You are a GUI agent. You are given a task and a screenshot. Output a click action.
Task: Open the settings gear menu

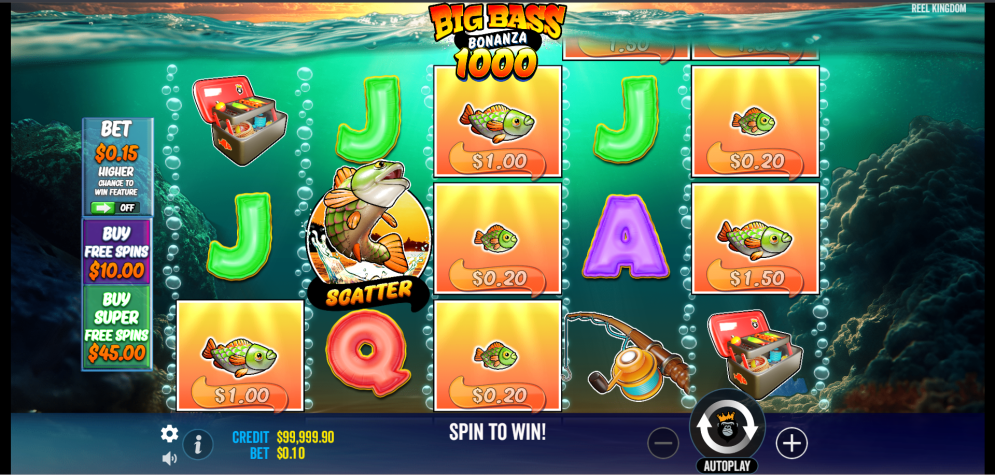point(170,433)
